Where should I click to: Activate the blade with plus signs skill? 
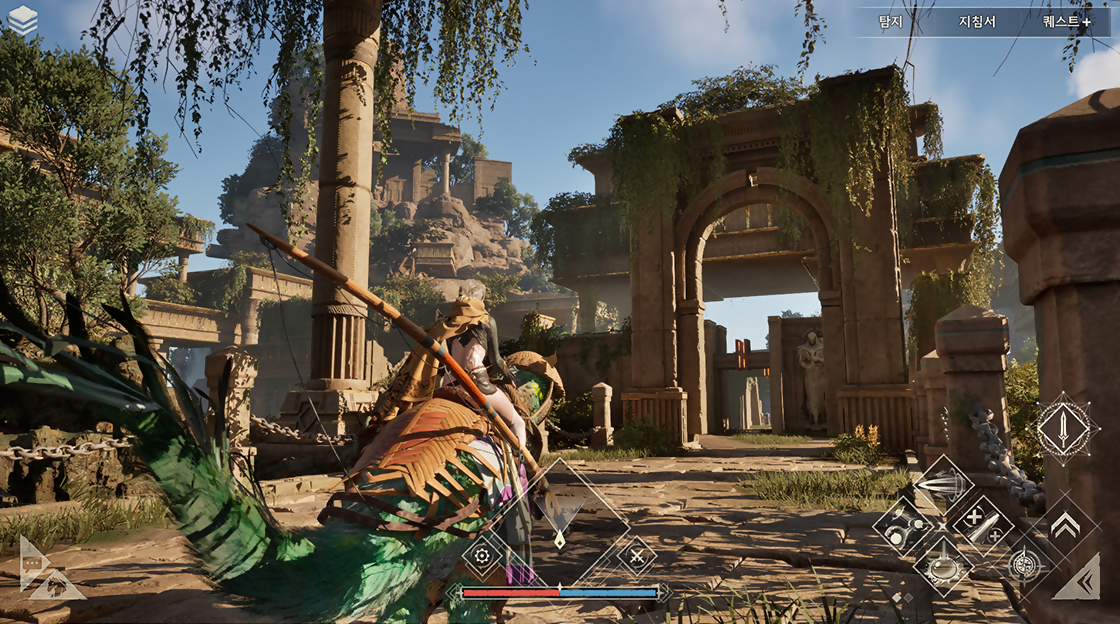(982, 525)
